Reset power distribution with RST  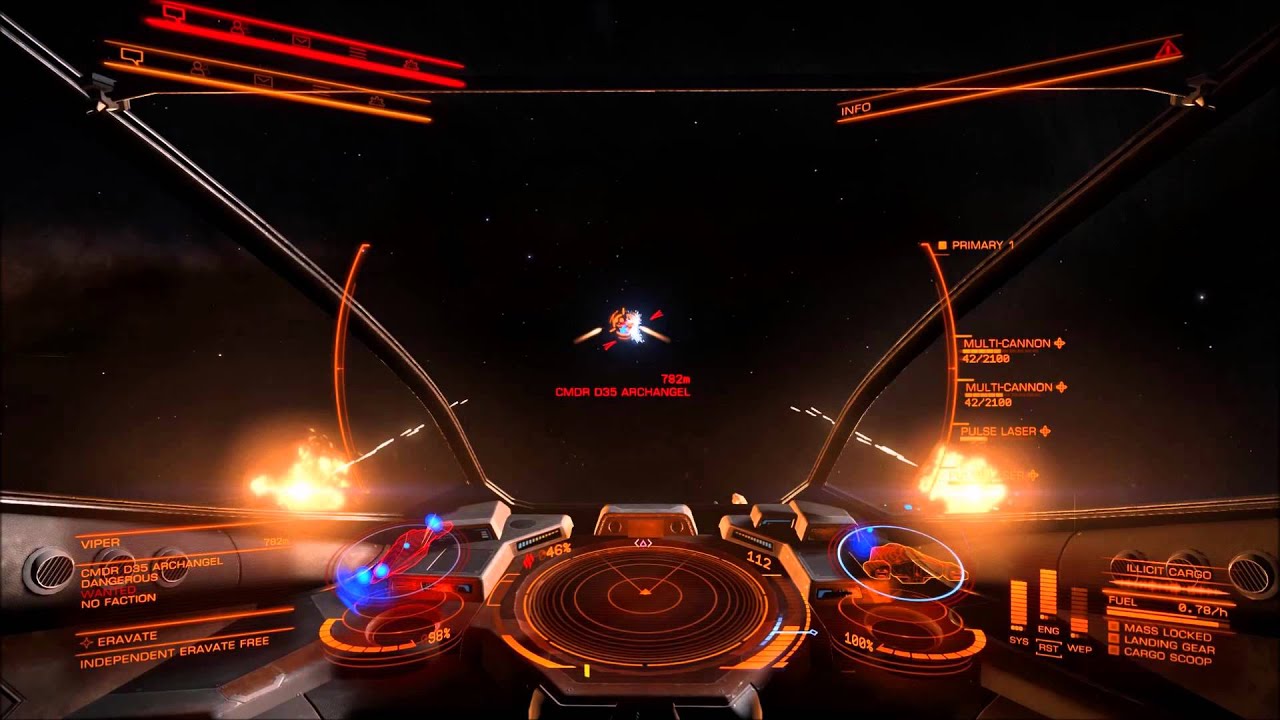(1049, 648)
